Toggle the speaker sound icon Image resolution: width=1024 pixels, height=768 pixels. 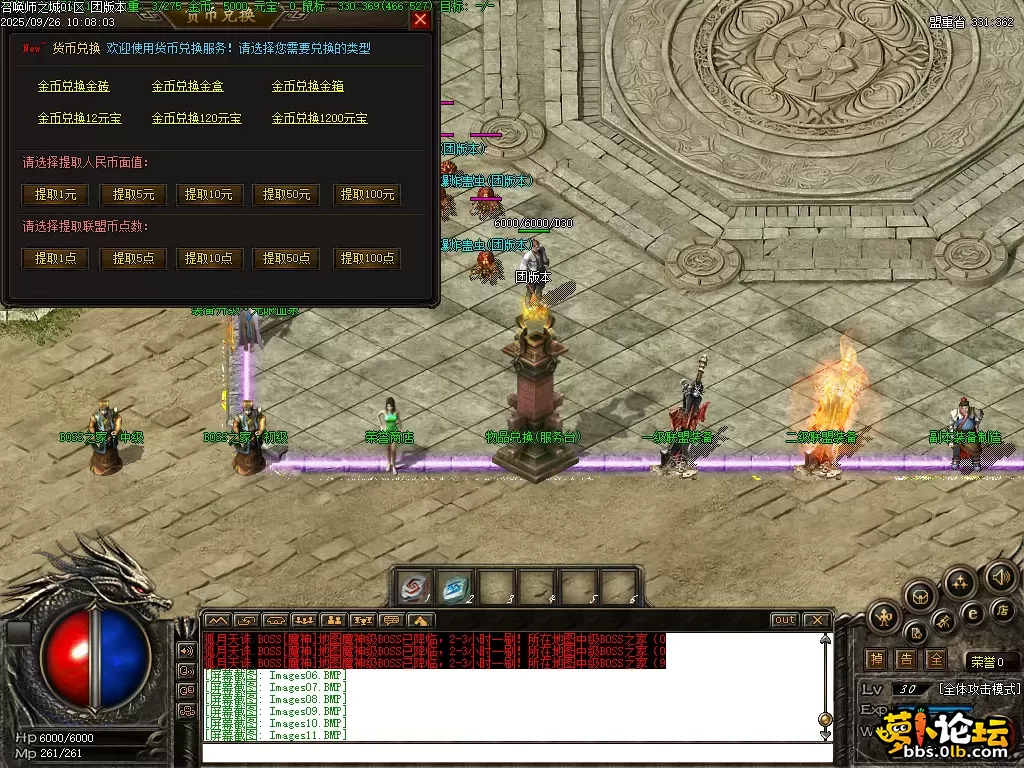tap(1000, 577)
